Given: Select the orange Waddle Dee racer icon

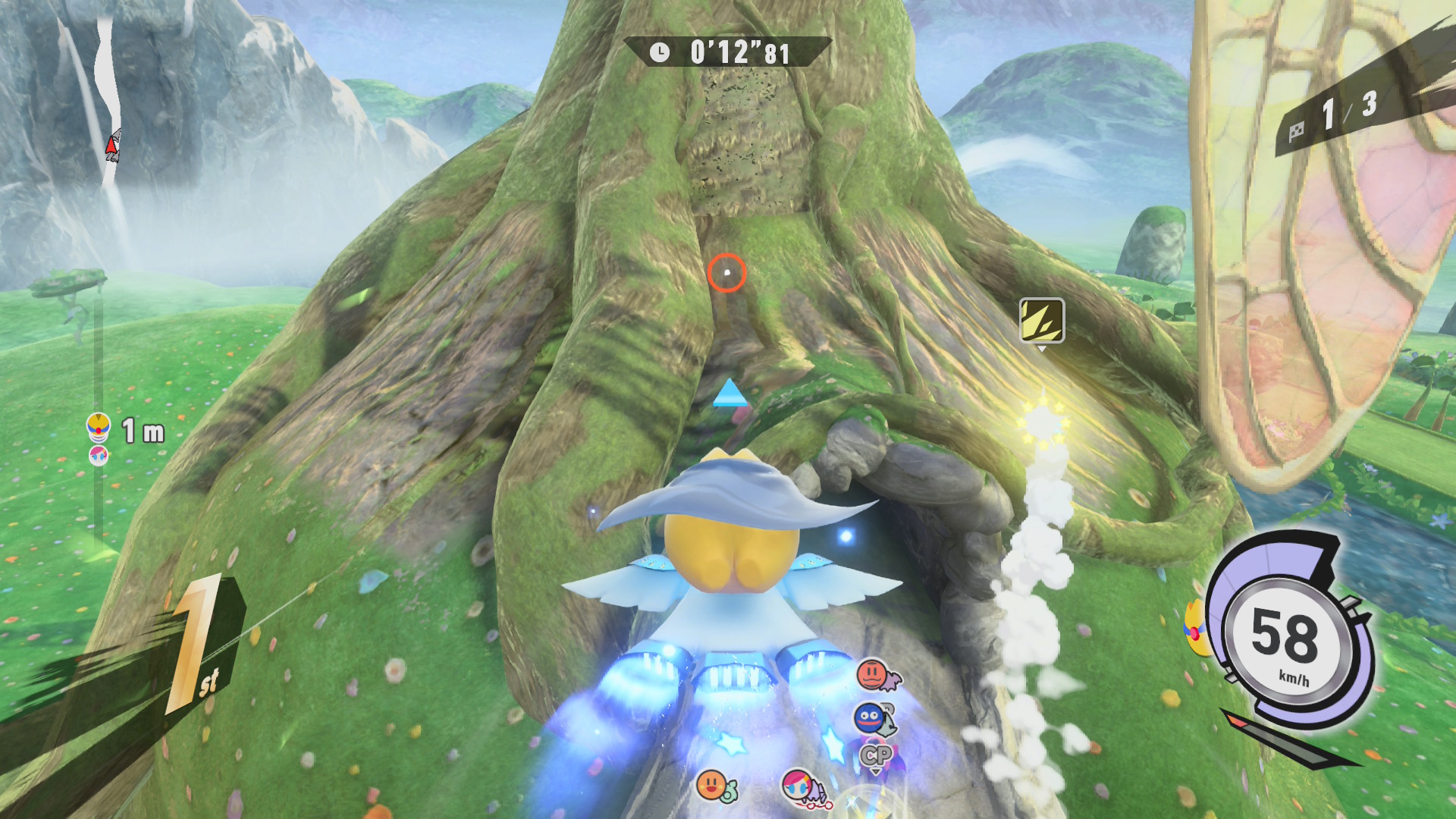Looking at the screenshot, I should pyautogui.click(x=713, y=786).
